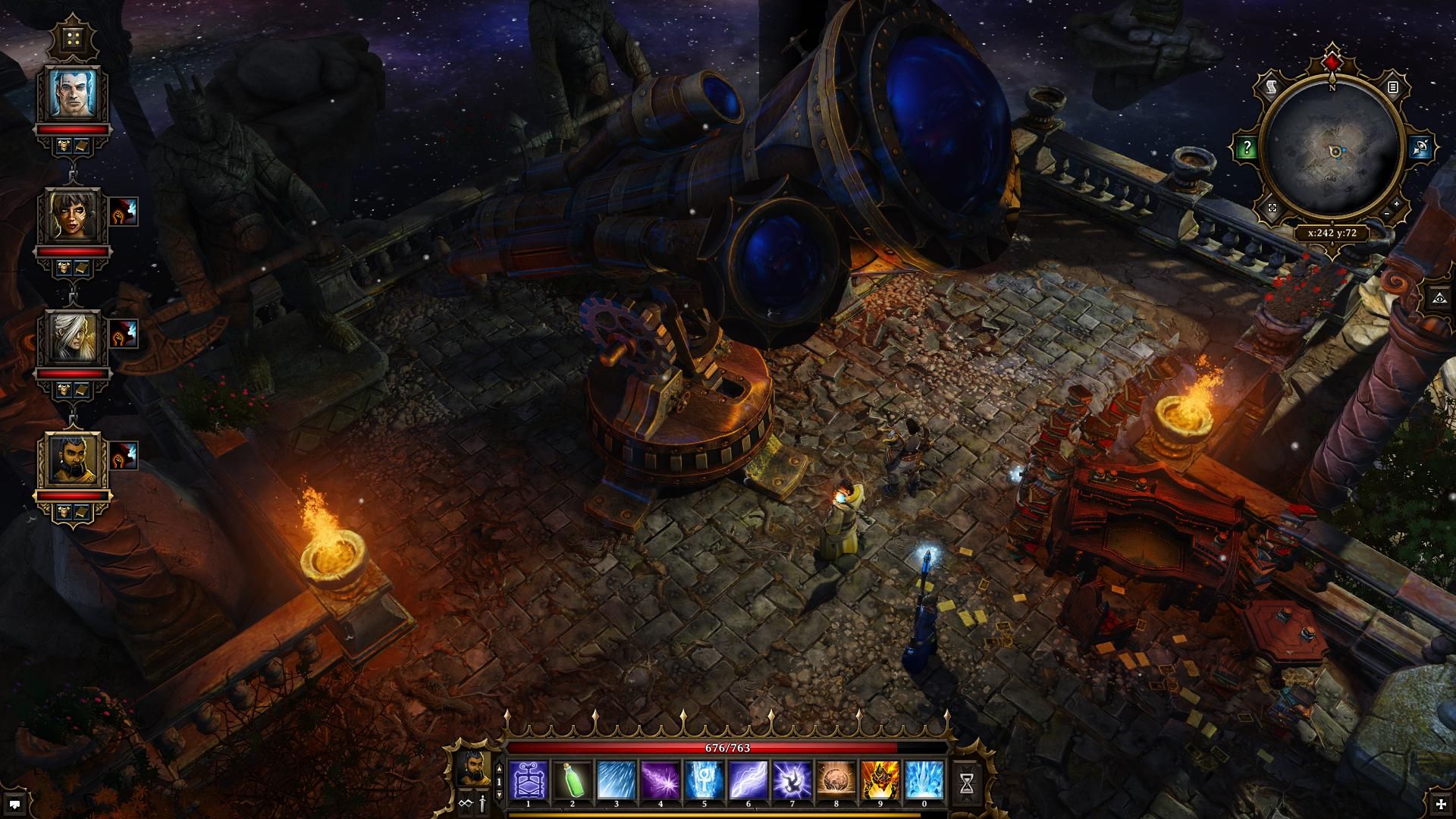
Task: Cast the fiery golem skill in slot nine
Action: point(880,780)
